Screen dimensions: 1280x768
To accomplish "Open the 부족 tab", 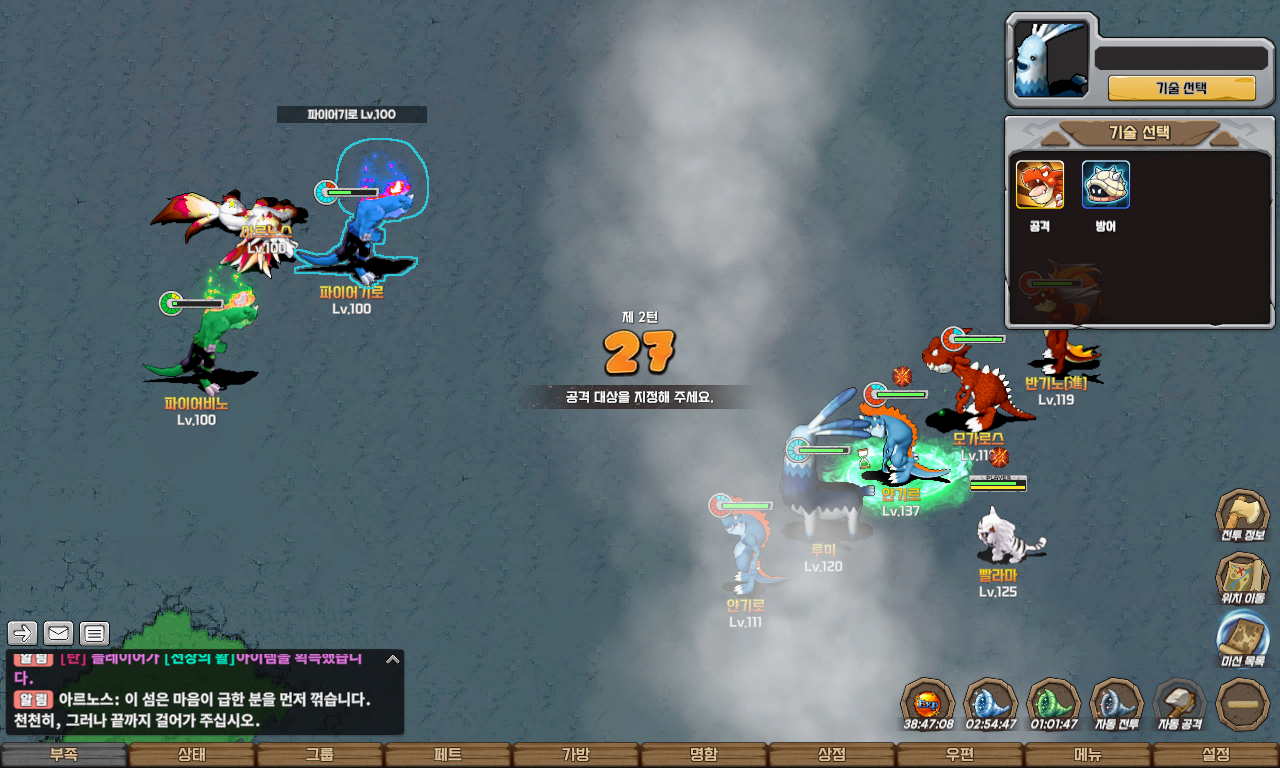I will (64, 755).
